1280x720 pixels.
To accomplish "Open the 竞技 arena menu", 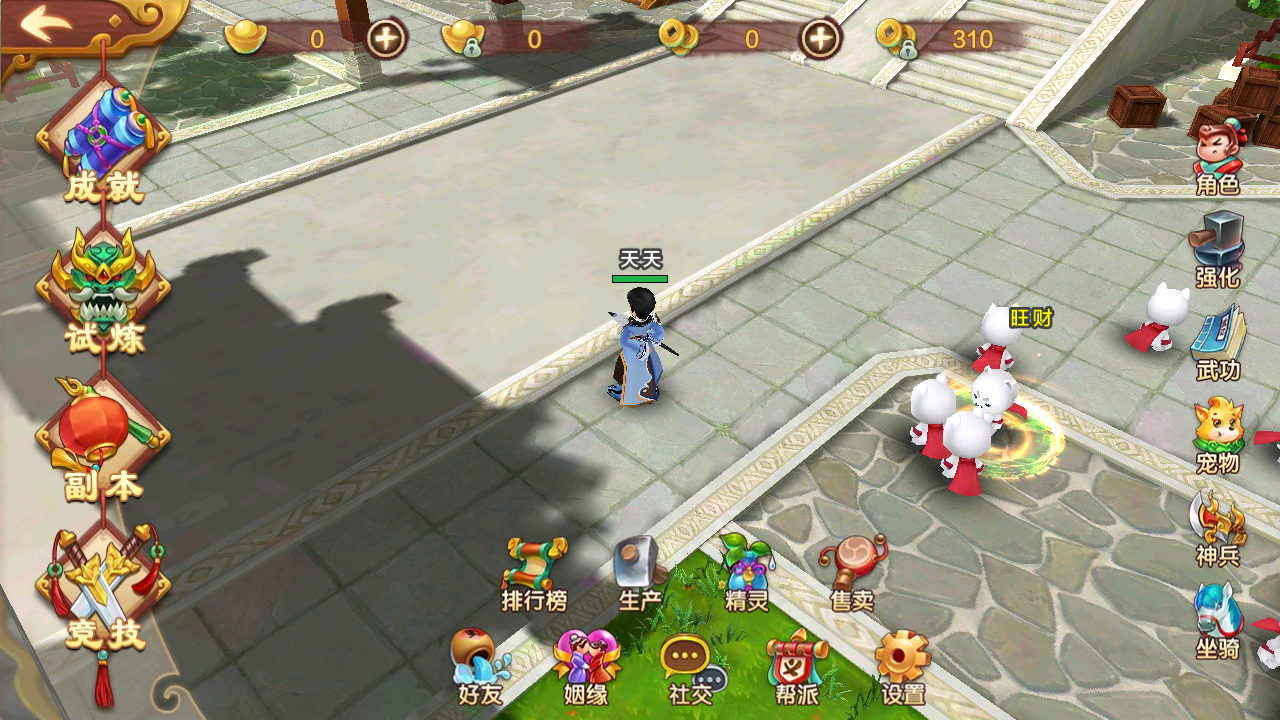I will [x=103, y=590].
